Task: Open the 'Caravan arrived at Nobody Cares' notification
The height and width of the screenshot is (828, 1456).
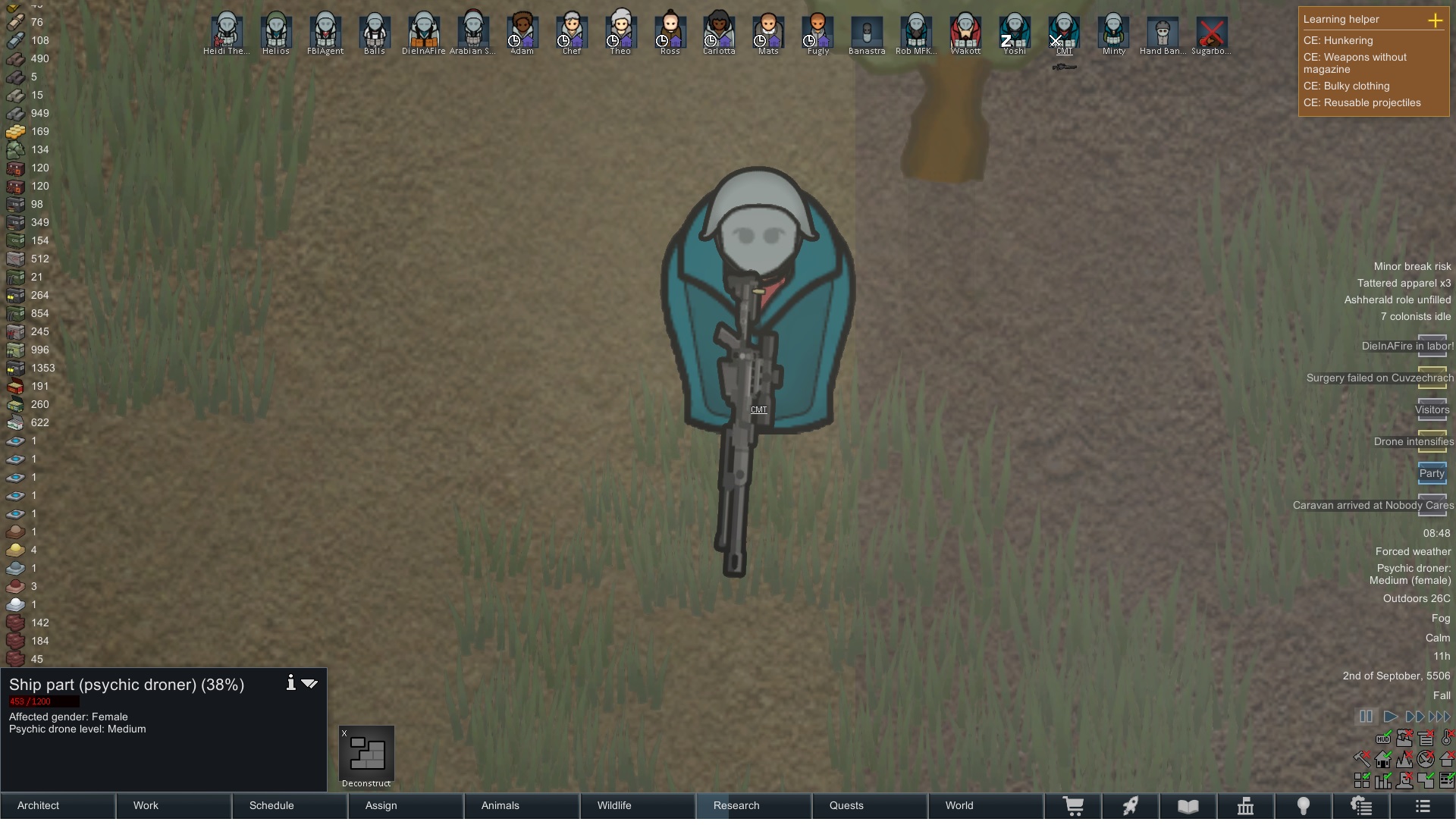Action: coord(1373,506)
